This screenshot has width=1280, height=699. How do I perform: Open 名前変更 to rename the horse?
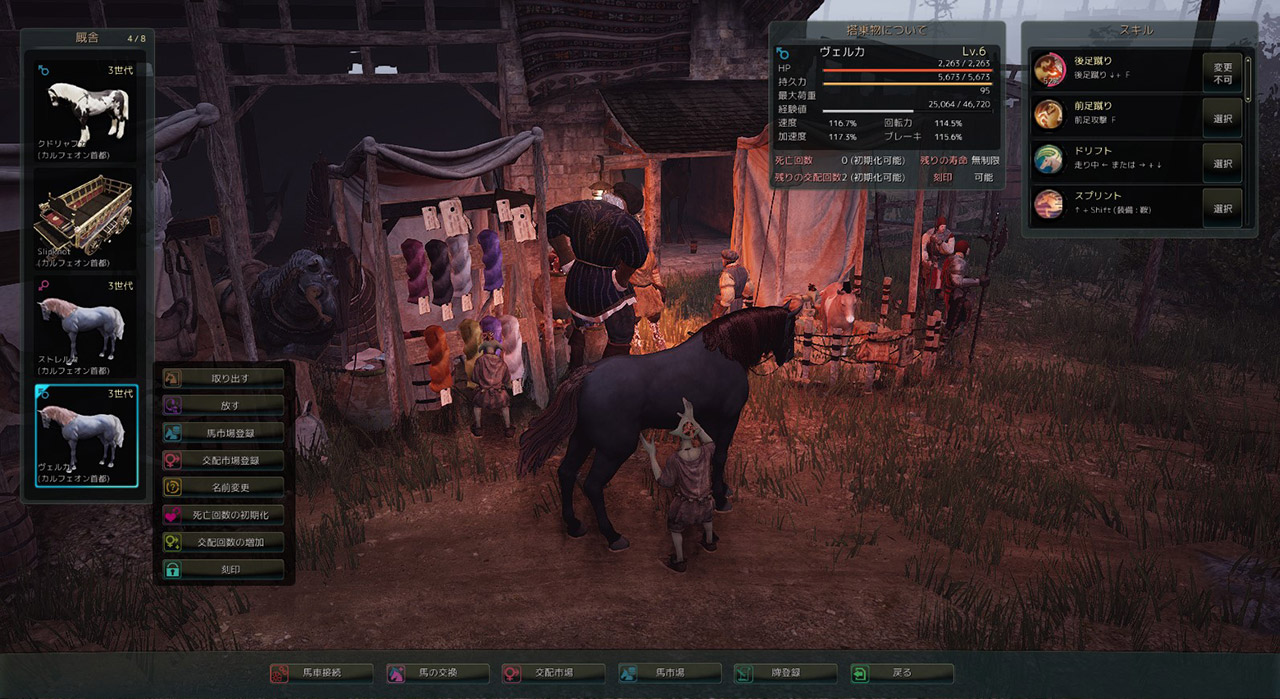click(223, 487)
